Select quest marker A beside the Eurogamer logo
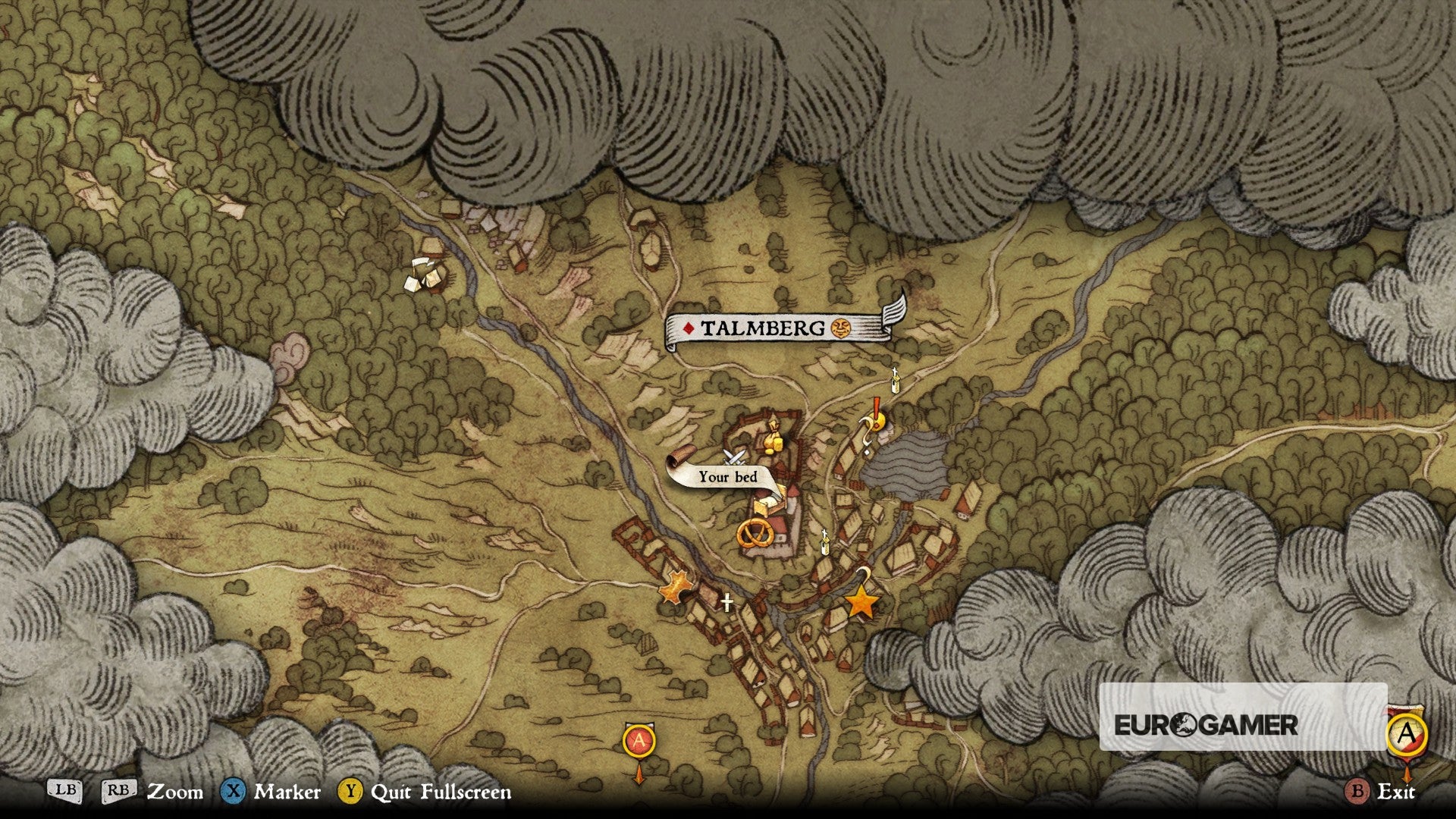The image size is (1456, 819). (1407, 734)
